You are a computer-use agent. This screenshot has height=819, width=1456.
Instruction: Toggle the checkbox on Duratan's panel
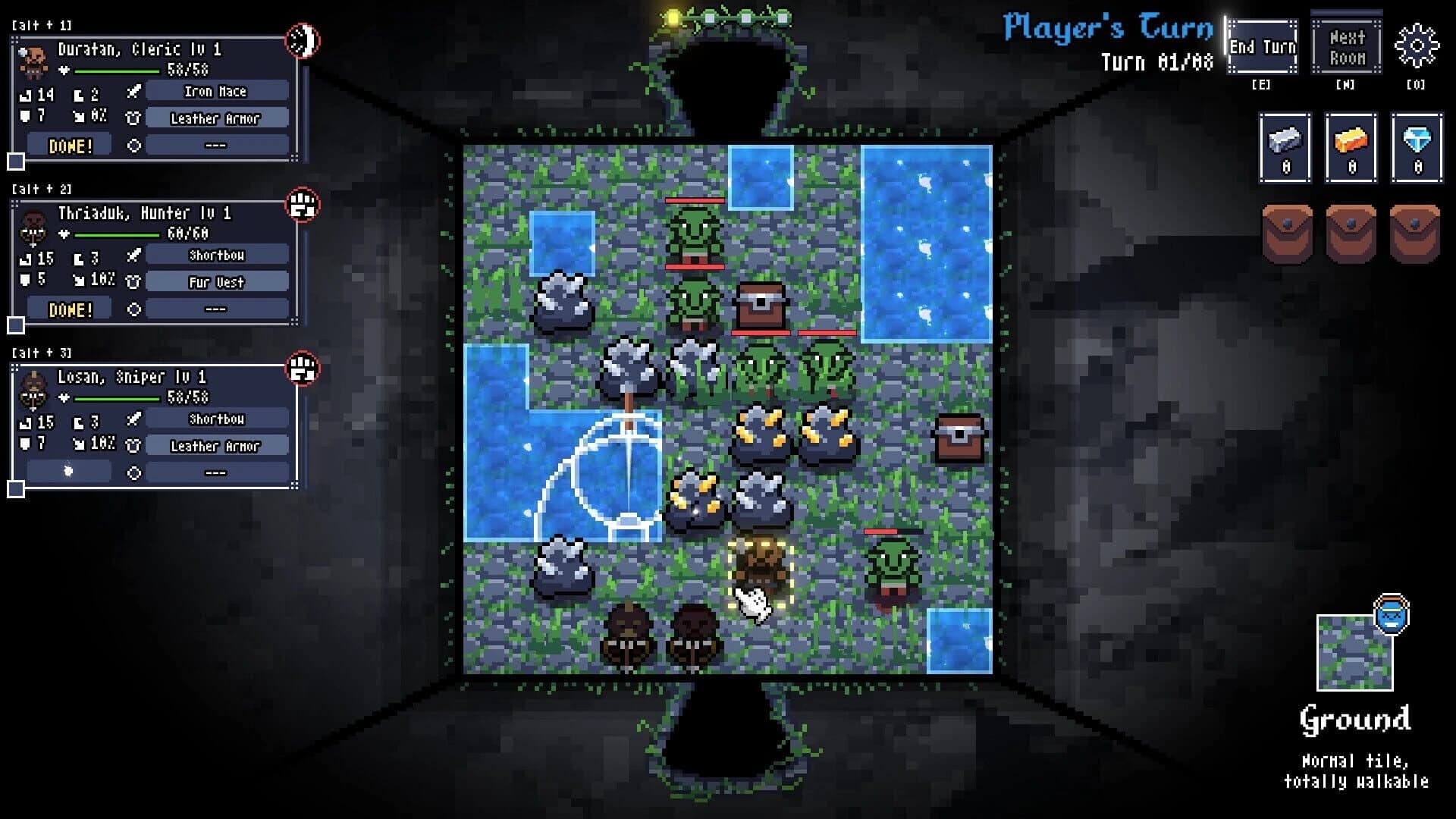pos(15,161)
